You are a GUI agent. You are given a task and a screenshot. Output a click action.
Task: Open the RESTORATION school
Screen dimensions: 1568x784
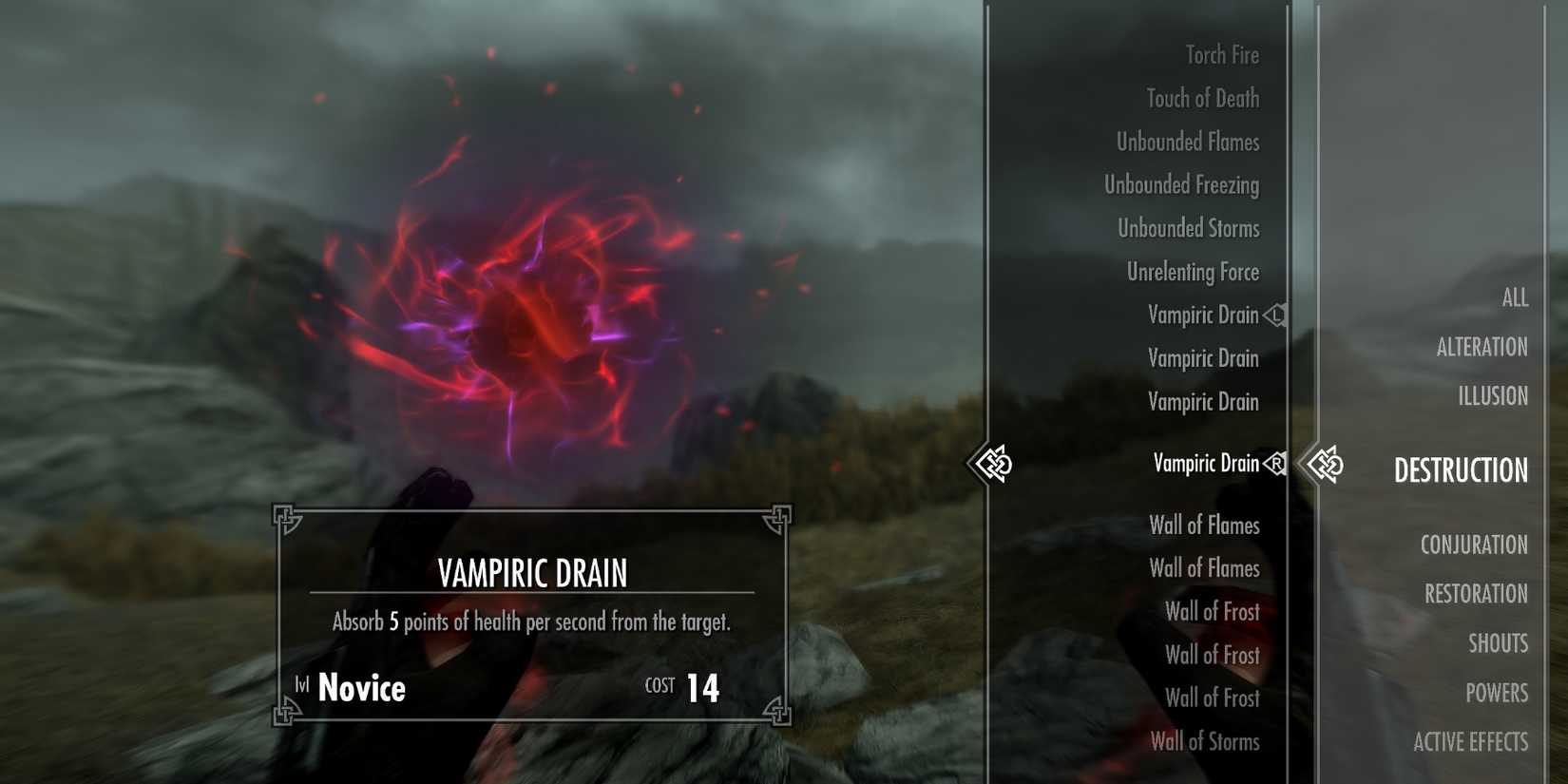(1477, 593)
